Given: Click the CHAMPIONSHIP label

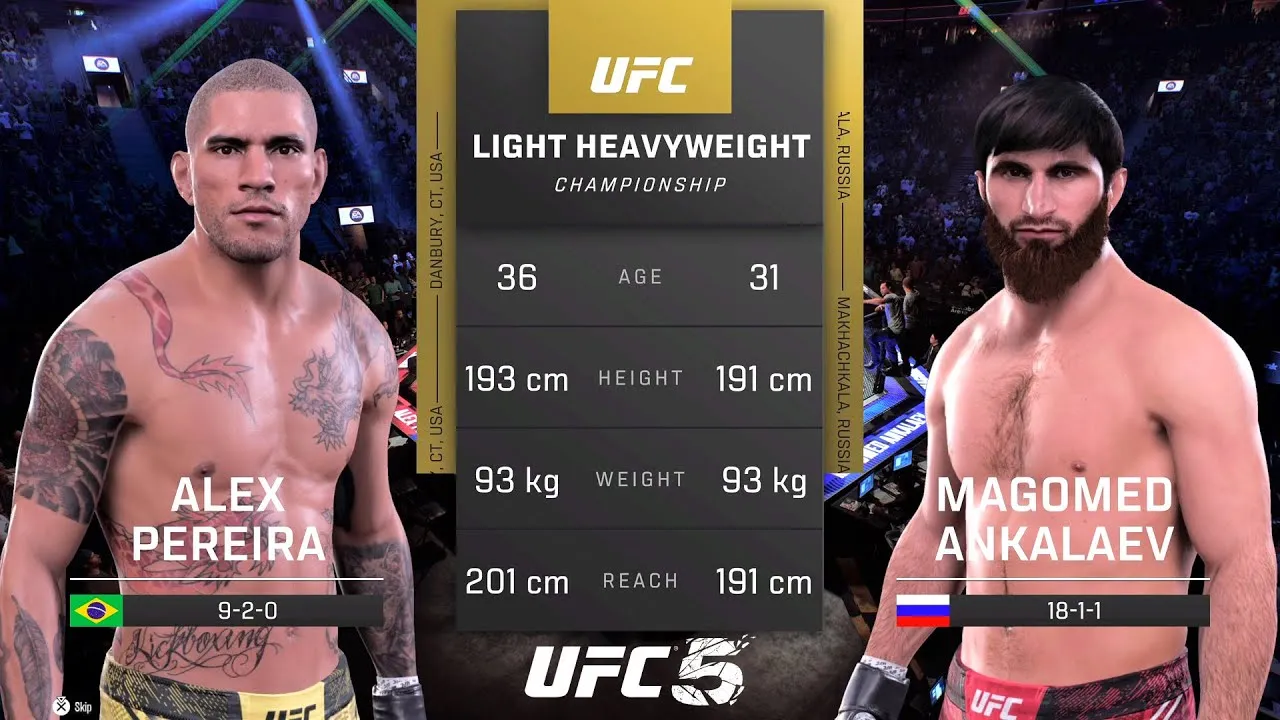Looking at the screenshot, I should [x=640, y=182].
